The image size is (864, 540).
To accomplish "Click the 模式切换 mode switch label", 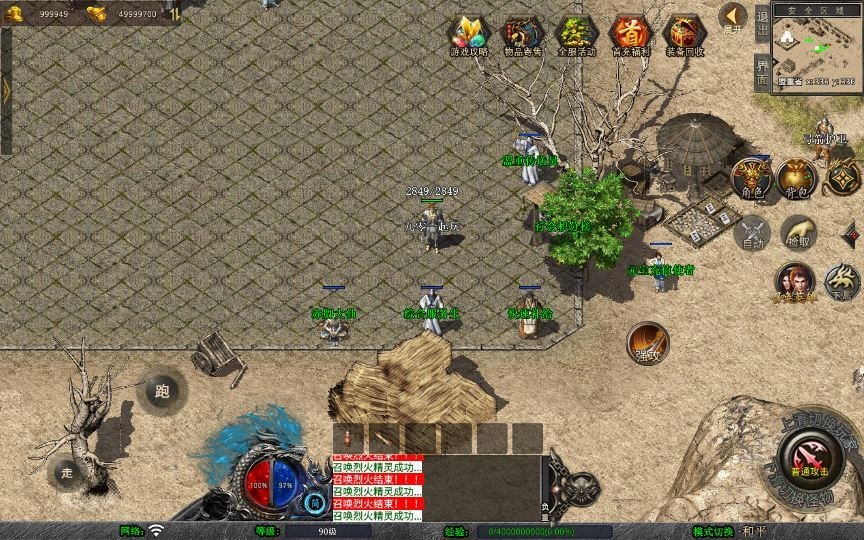I will tap(713, 531).
